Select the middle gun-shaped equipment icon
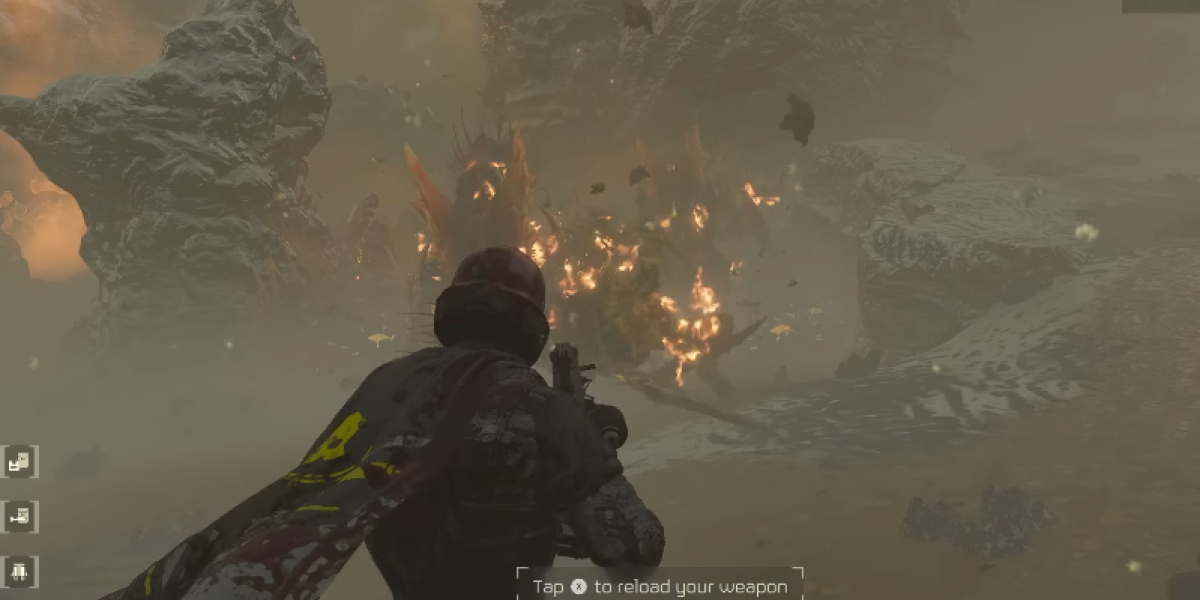The width and height of the screenshot is (1200, 600). [20, 516]
